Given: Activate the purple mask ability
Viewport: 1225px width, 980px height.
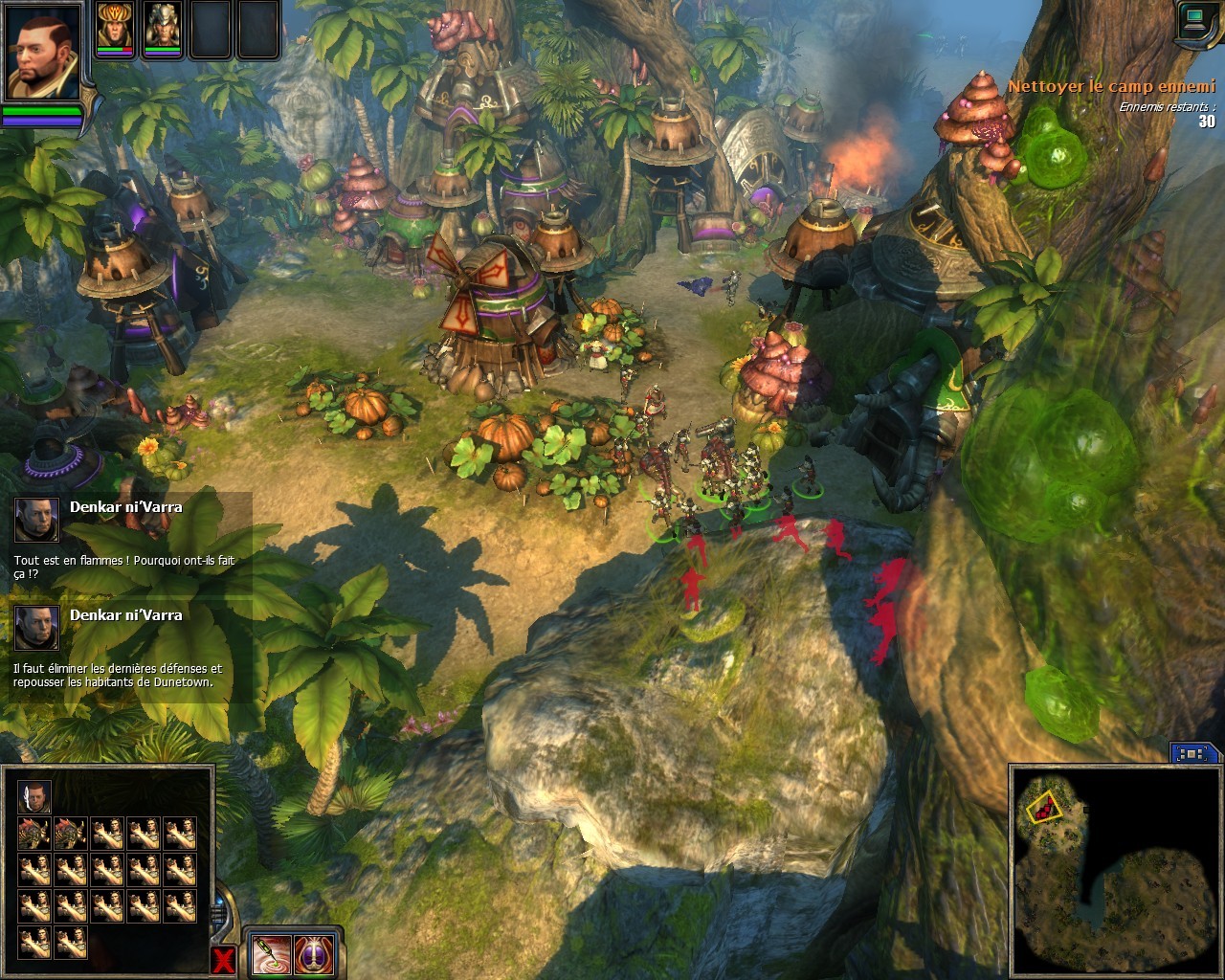Looking at the screenshot, I should point(314,952).
